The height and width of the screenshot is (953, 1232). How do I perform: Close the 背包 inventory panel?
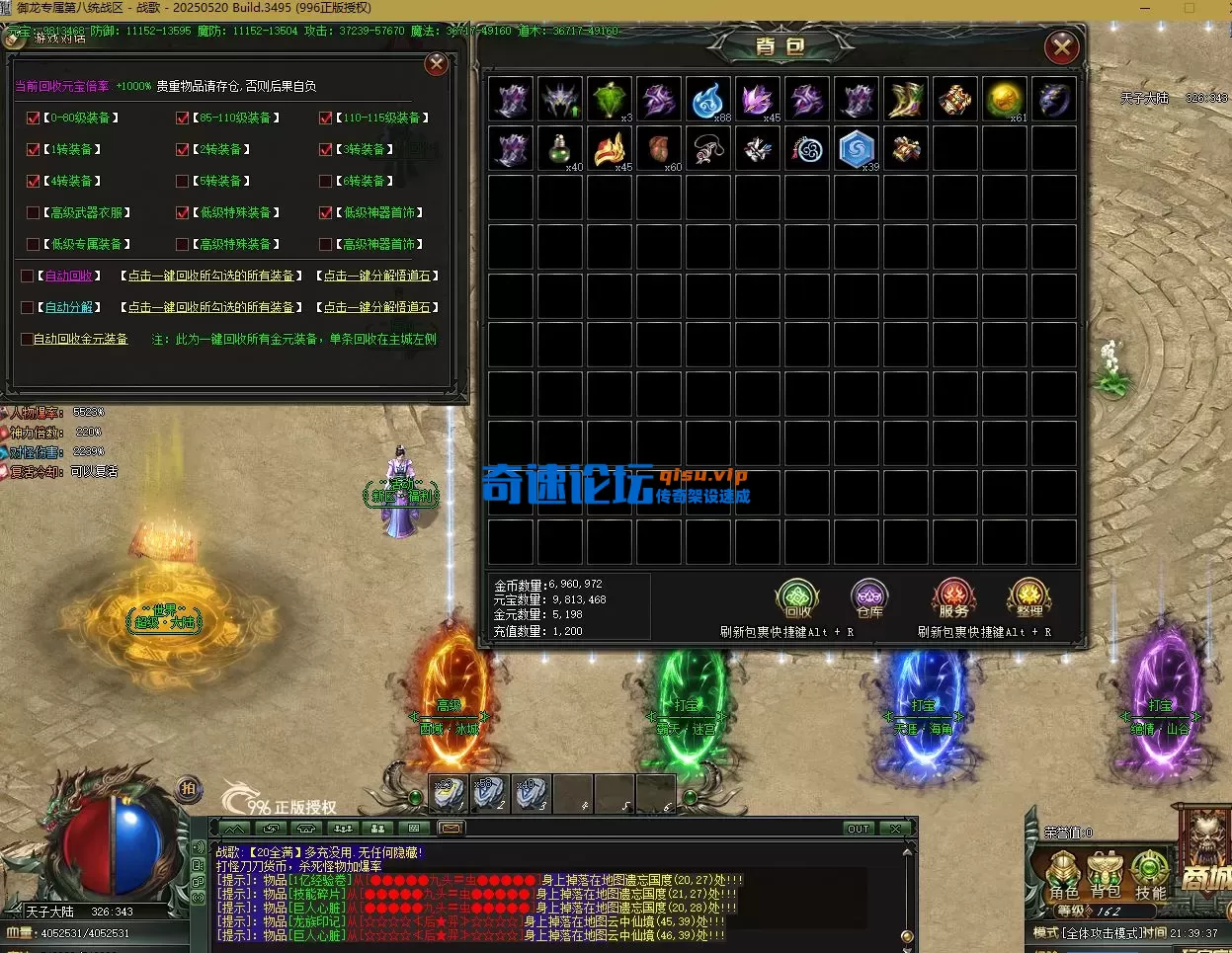point(1062,46)
